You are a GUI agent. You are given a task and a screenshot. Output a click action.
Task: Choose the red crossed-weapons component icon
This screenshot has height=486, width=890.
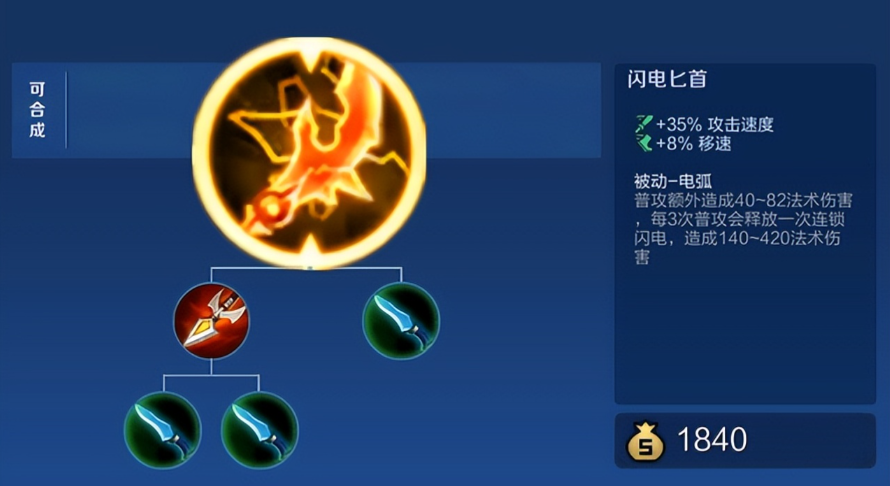[x=211, y=320]
